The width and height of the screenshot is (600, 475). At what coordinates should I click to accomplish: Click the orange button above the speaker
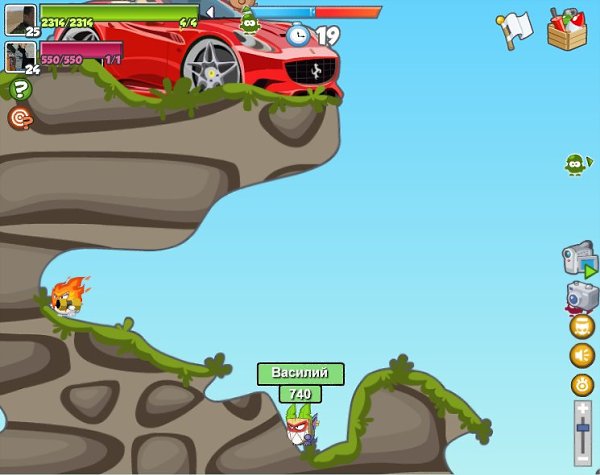(582, 326)
